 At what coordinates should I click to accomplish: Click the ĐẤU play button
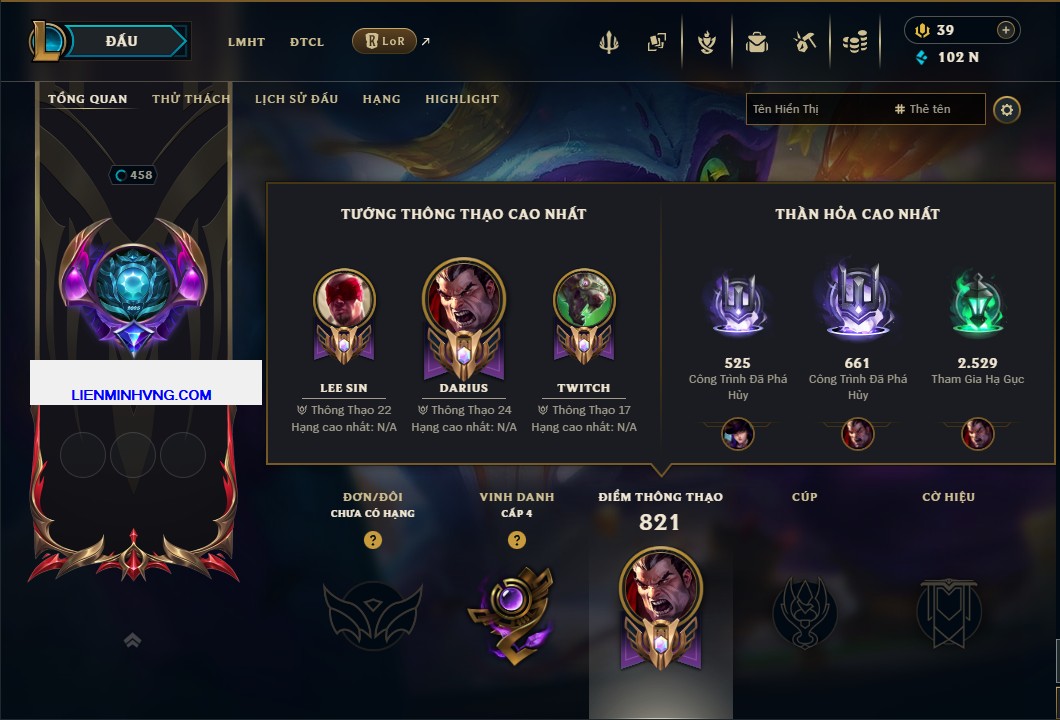point(122,41)
